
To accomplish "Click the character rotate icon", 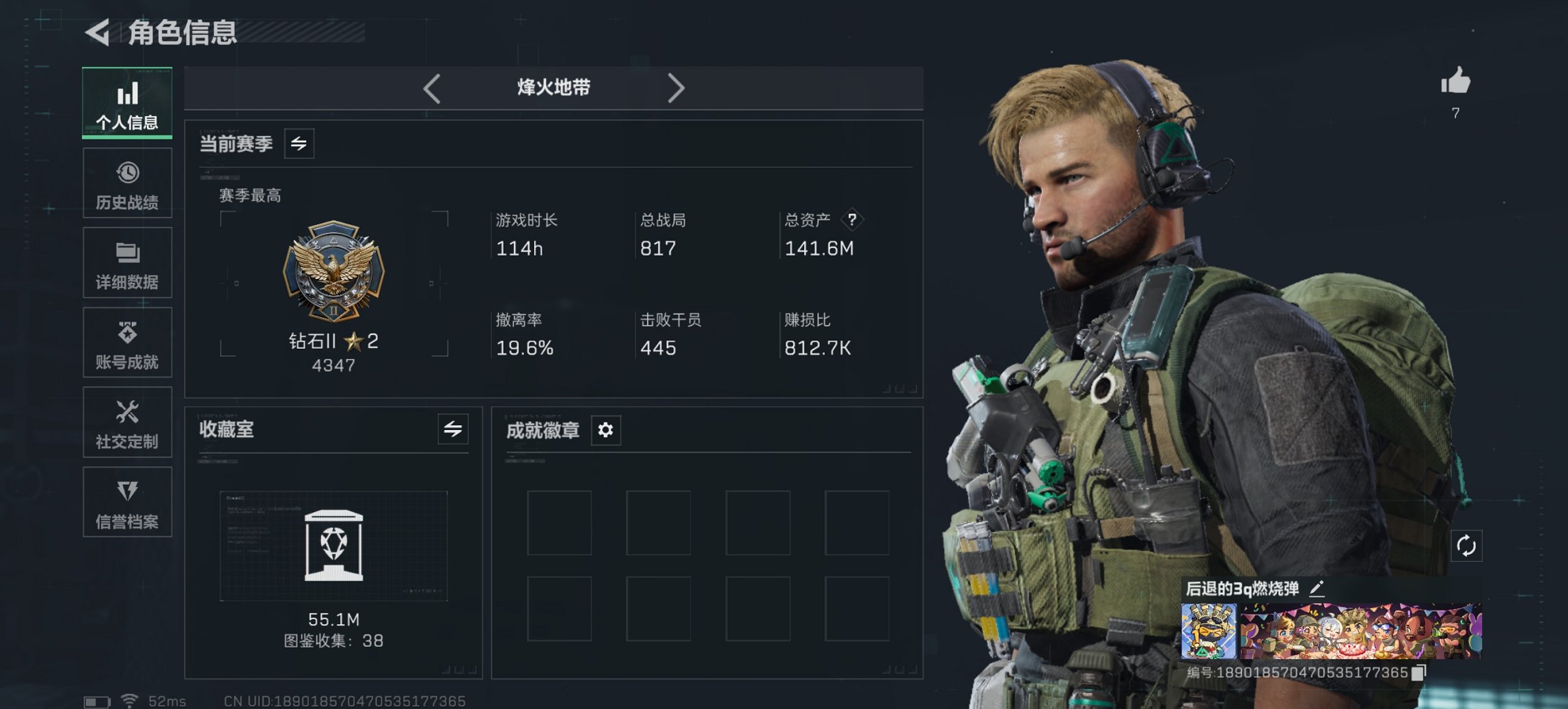I will tap(1466, 546).
